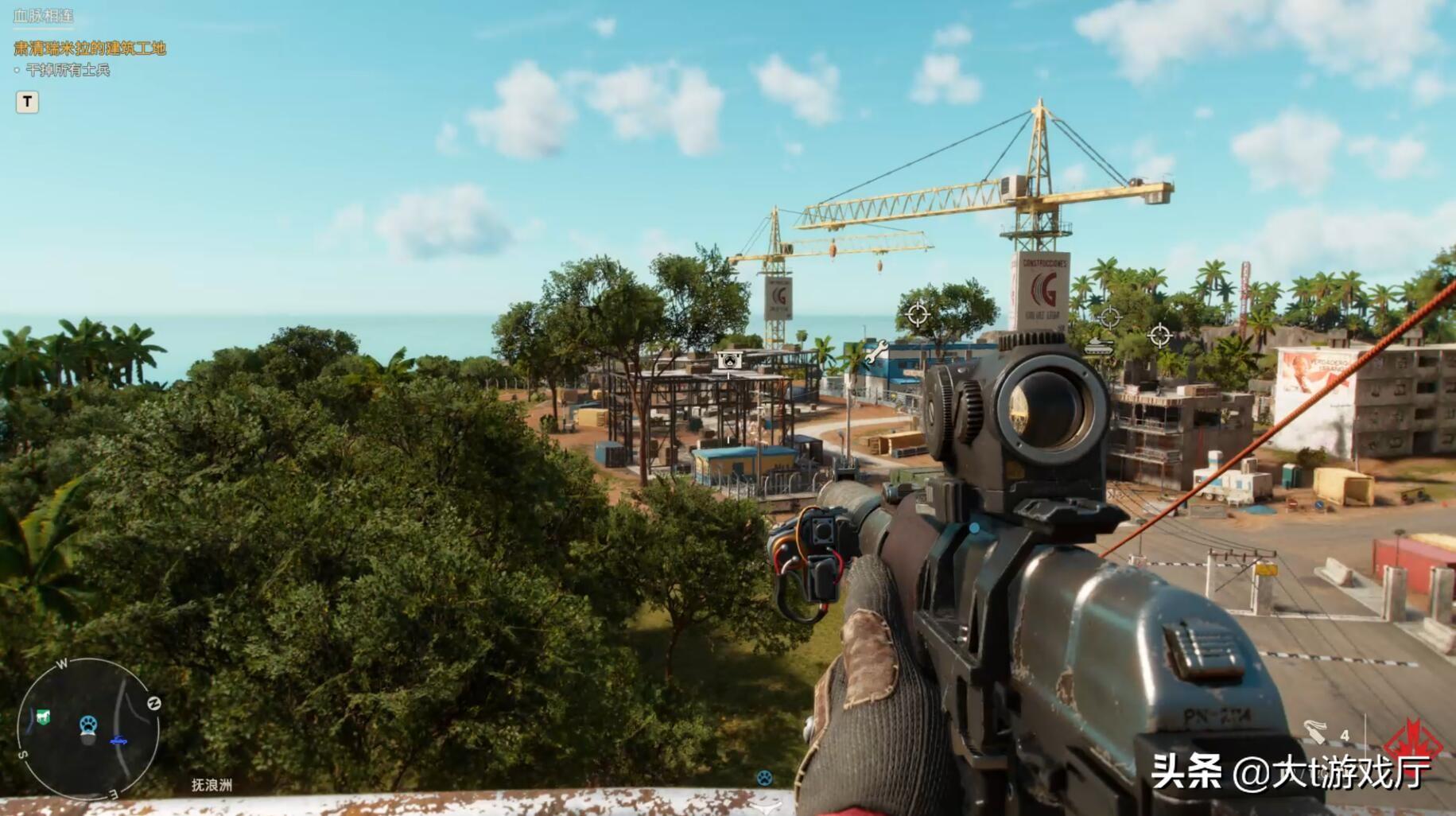The height and width of the screenshot is (816, 1456).
Task: Click the 血脉相连 mission title
Action: point(44,16)
